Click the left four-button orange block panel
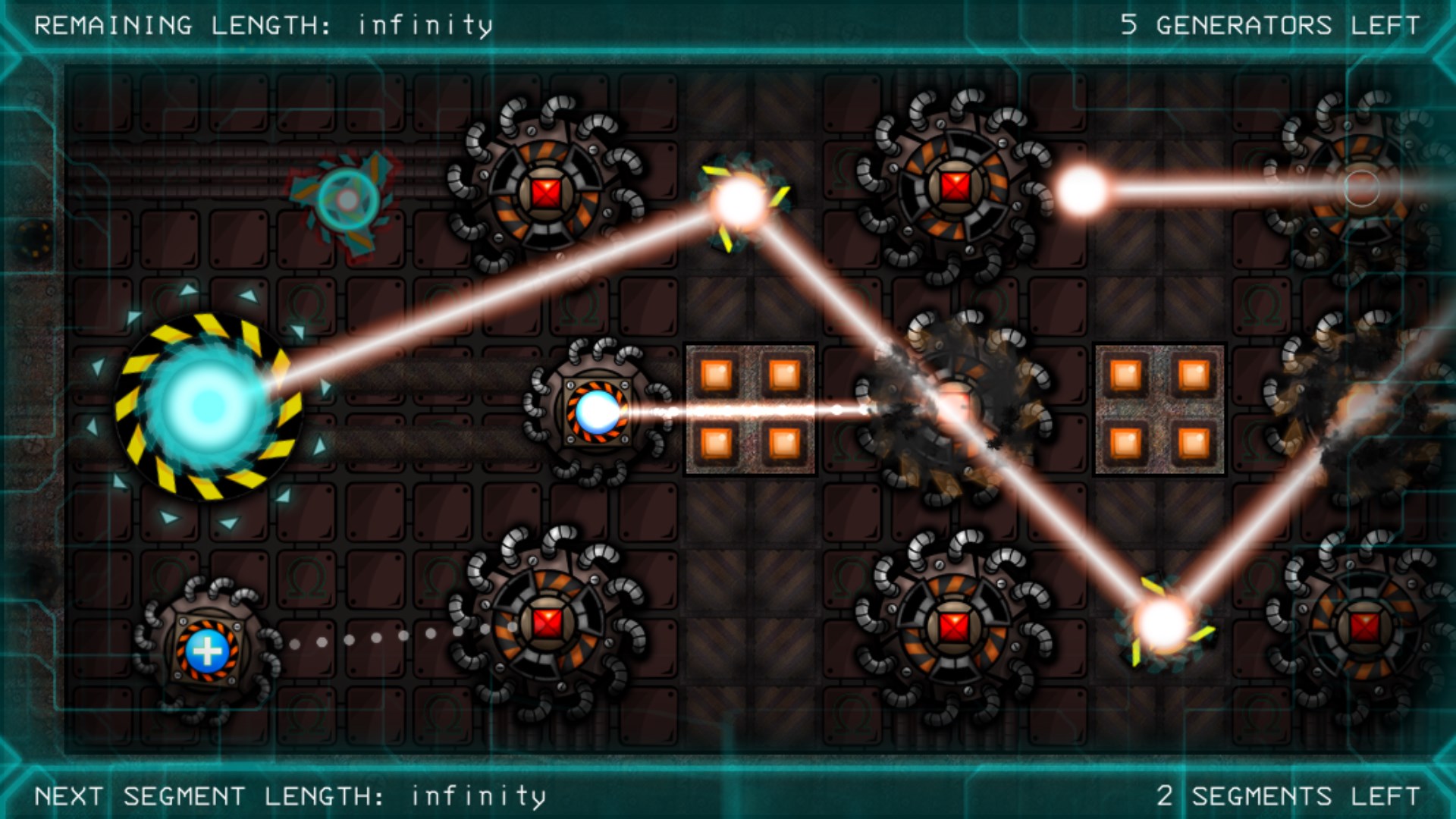1456x819 pixels. coord(751,409)
